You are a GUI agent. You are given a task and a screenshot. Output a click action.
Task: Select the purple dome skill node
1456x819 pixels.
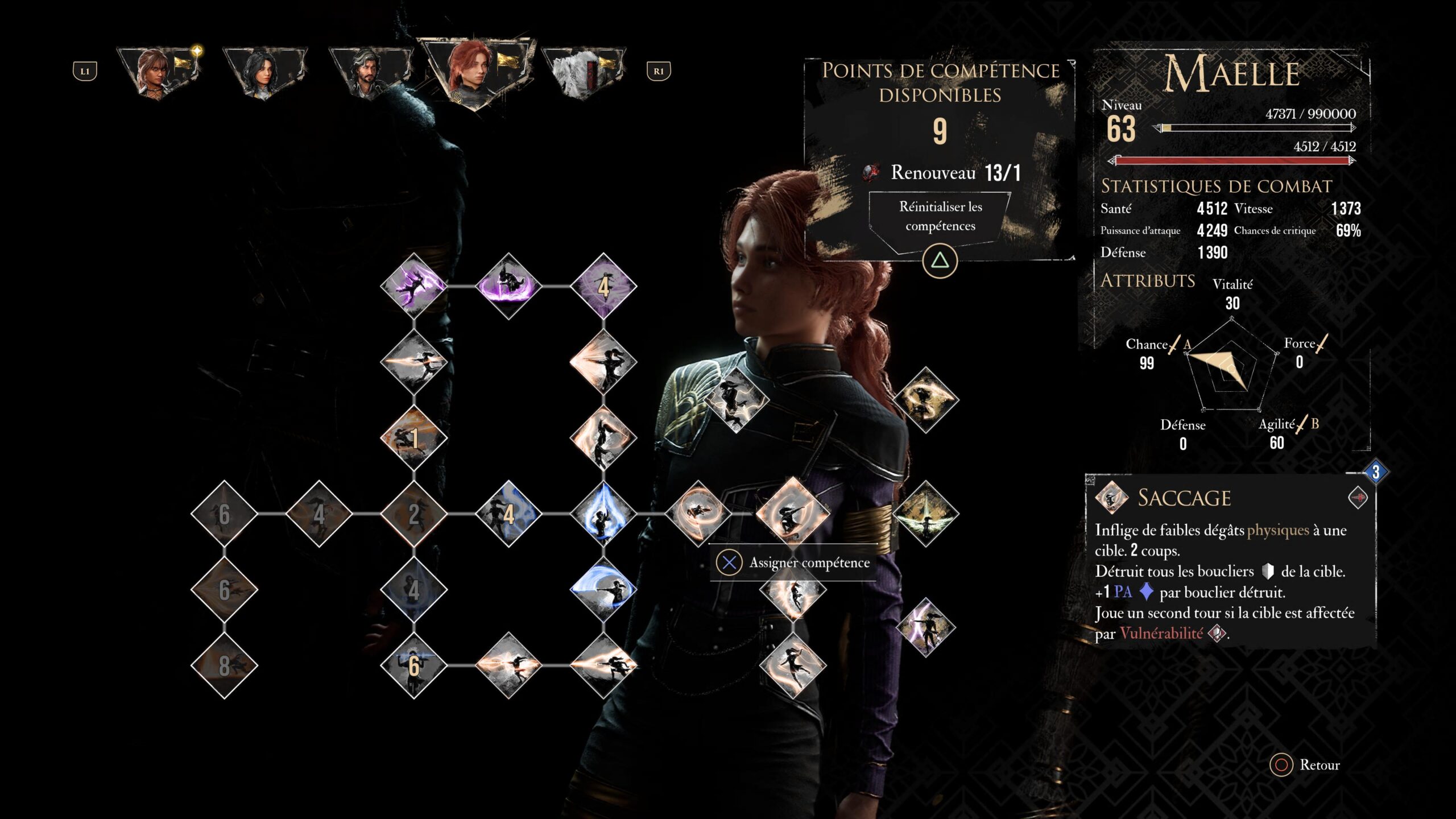click(508, 286)
